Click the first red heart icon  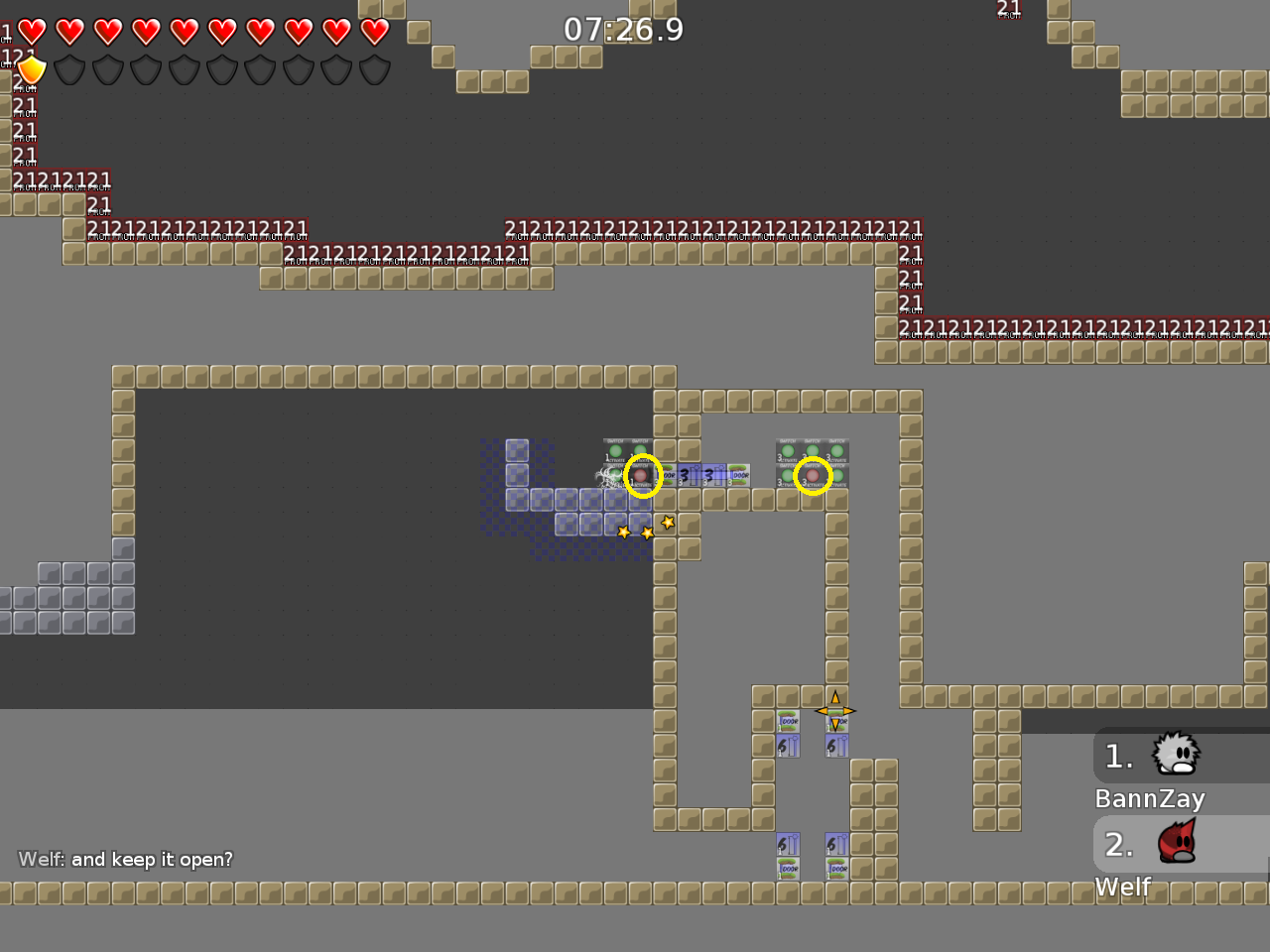point(33,32)
